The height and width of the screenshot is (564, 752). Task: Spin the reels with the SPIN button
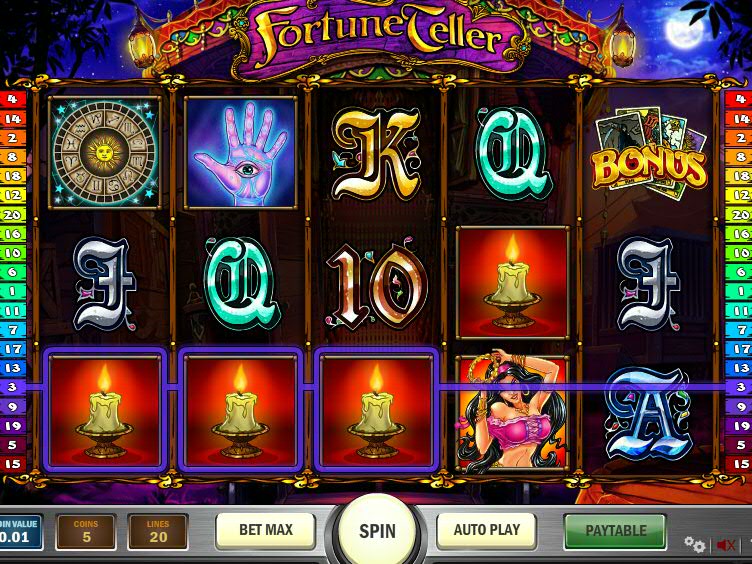[x=377, y=531]
